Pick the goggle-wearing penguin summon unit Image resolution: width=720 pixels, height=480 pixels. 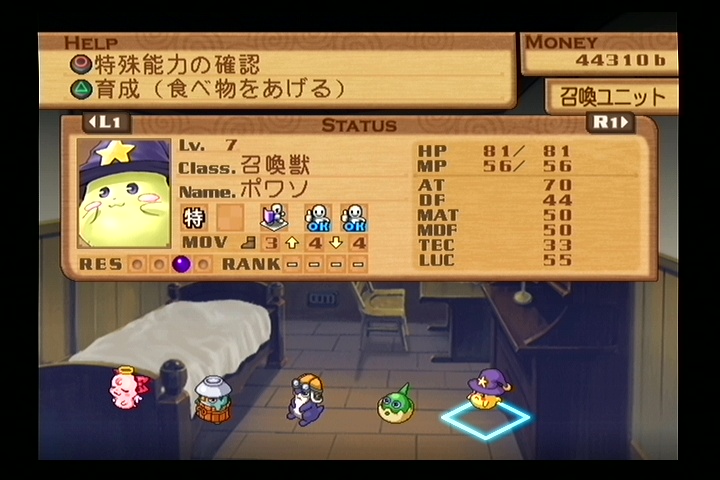tap(303, 399)
